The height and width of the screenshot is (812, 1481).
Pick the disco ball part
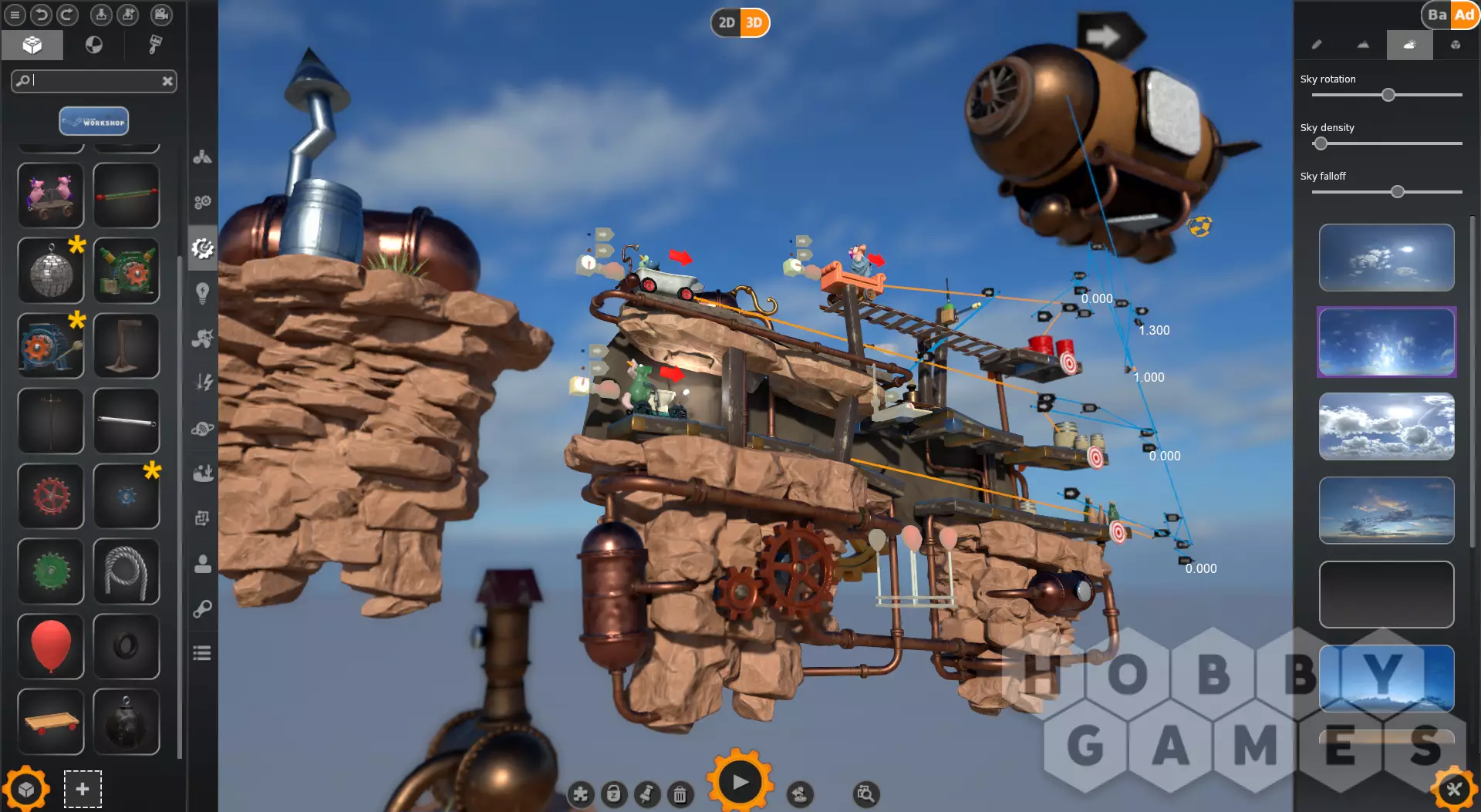[x=51, y=271]
